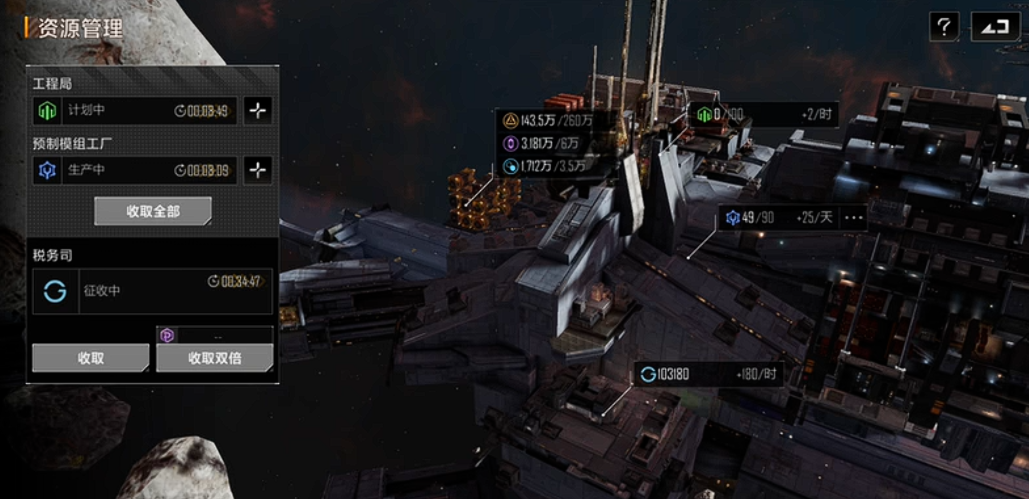Select the 预制模组工厂 production row

[x=134, y=170]
